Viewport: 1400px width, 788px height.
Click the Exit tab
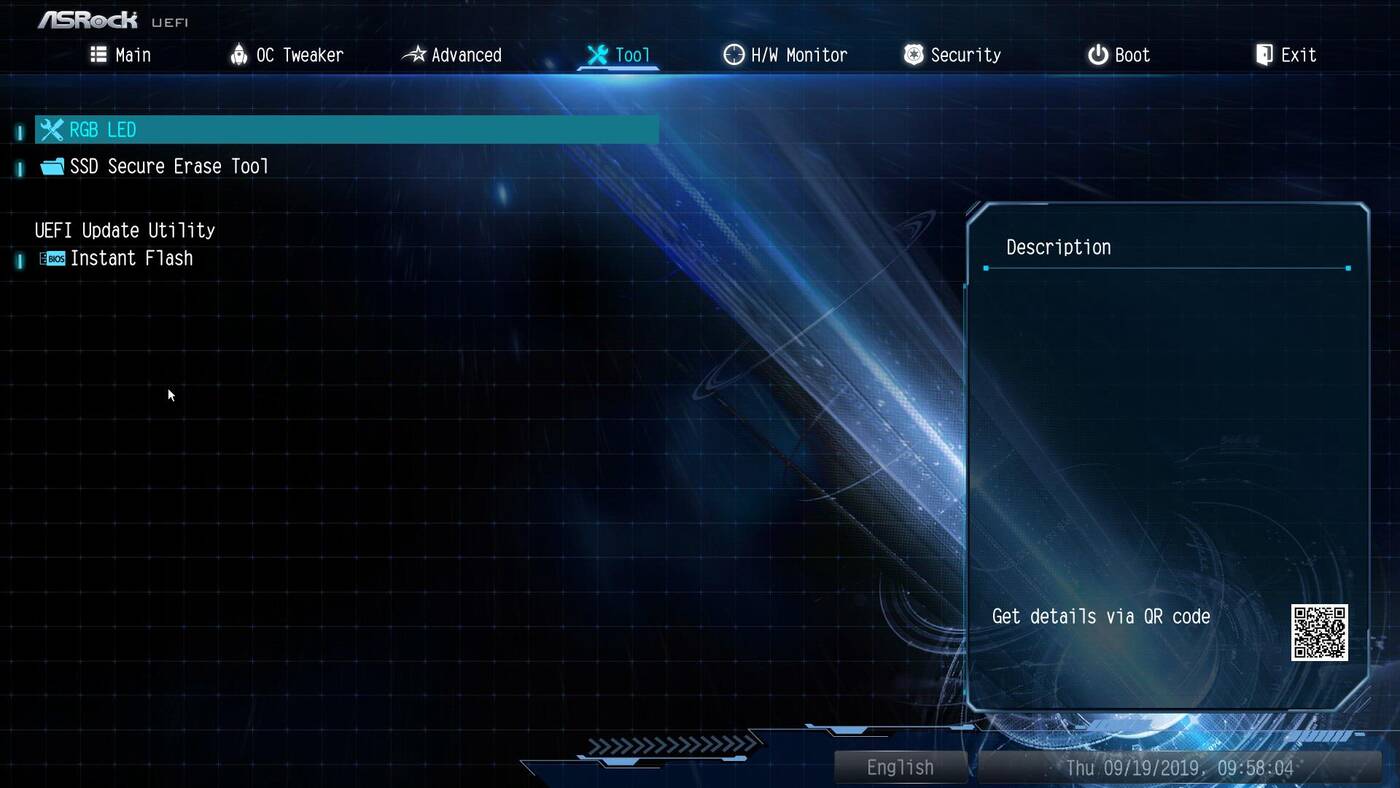(1286, 55)
